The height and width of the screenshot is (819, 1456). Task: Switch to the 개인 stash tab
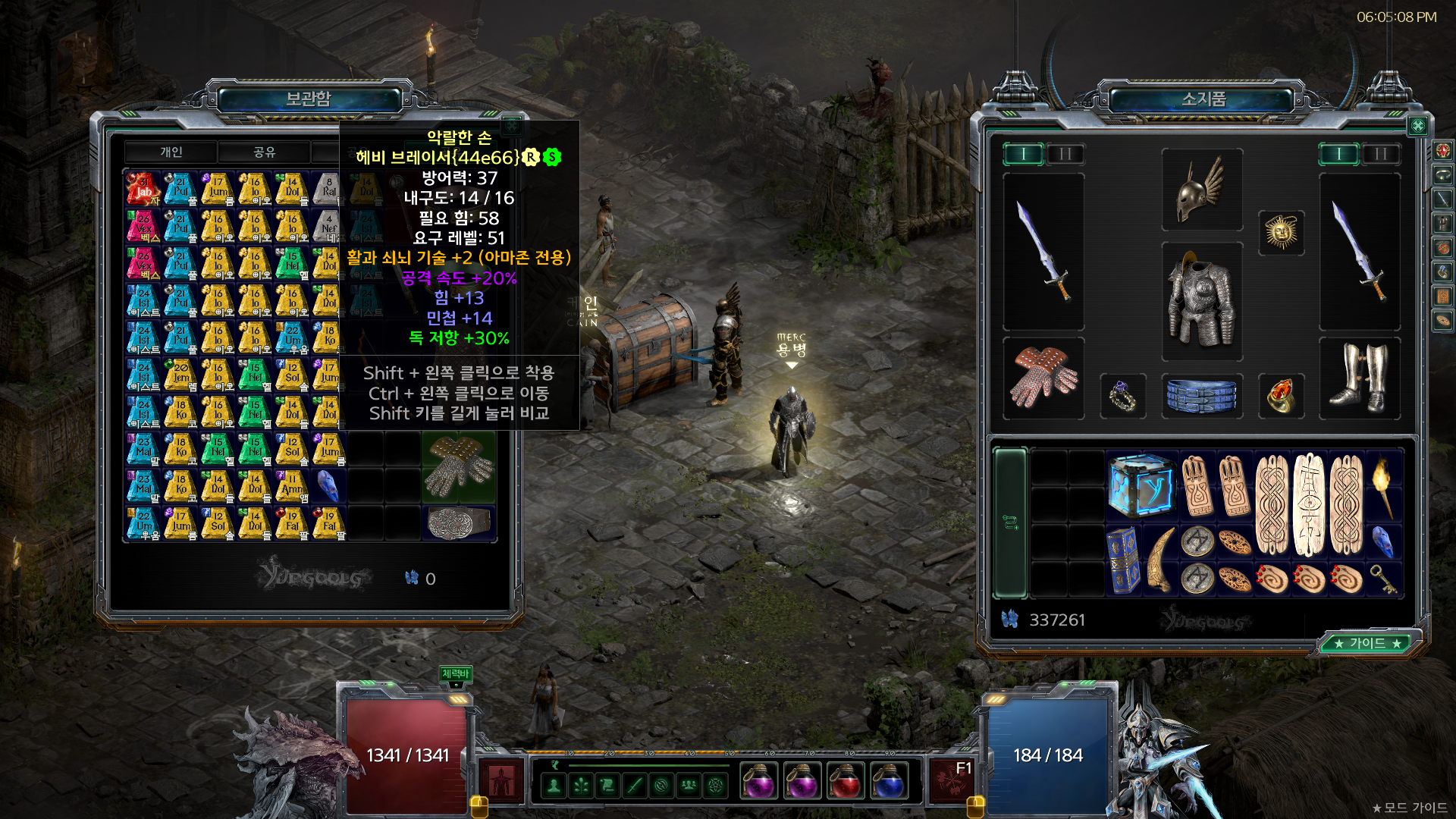click(171, 152)
